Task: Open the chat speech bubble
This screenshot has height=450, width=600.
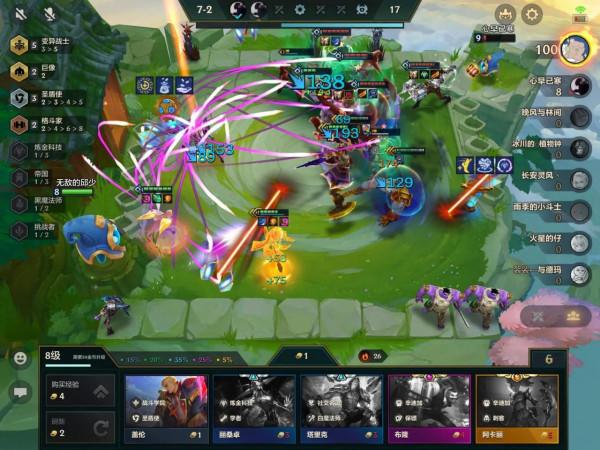Action: coord(20,391)
